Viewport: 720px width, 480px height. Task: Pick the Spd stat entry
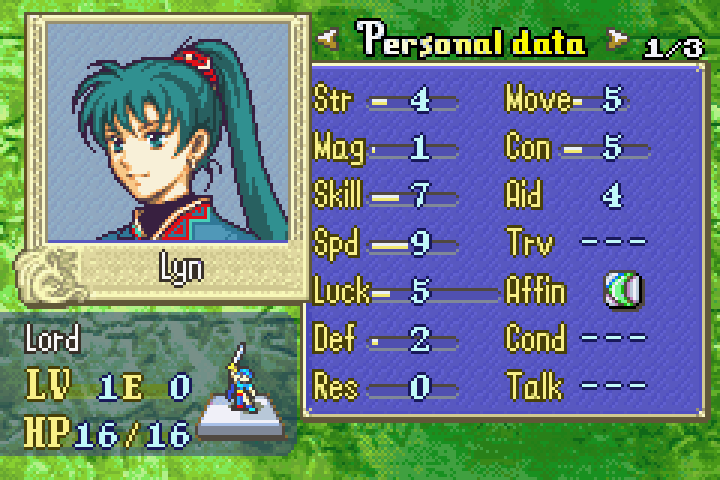click(385, 244)
